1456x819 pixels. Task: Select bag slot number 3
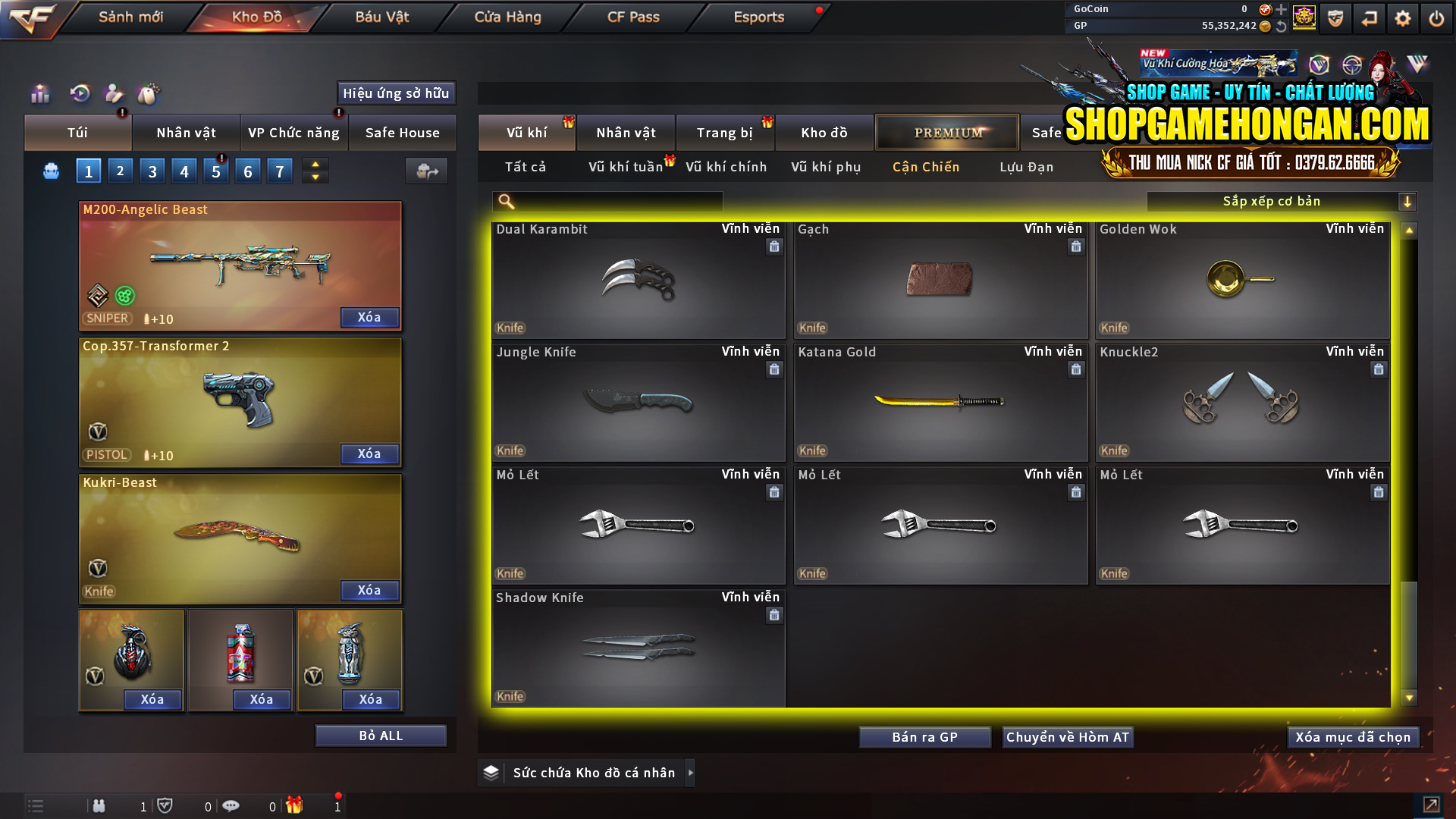[x=152, y=170]
